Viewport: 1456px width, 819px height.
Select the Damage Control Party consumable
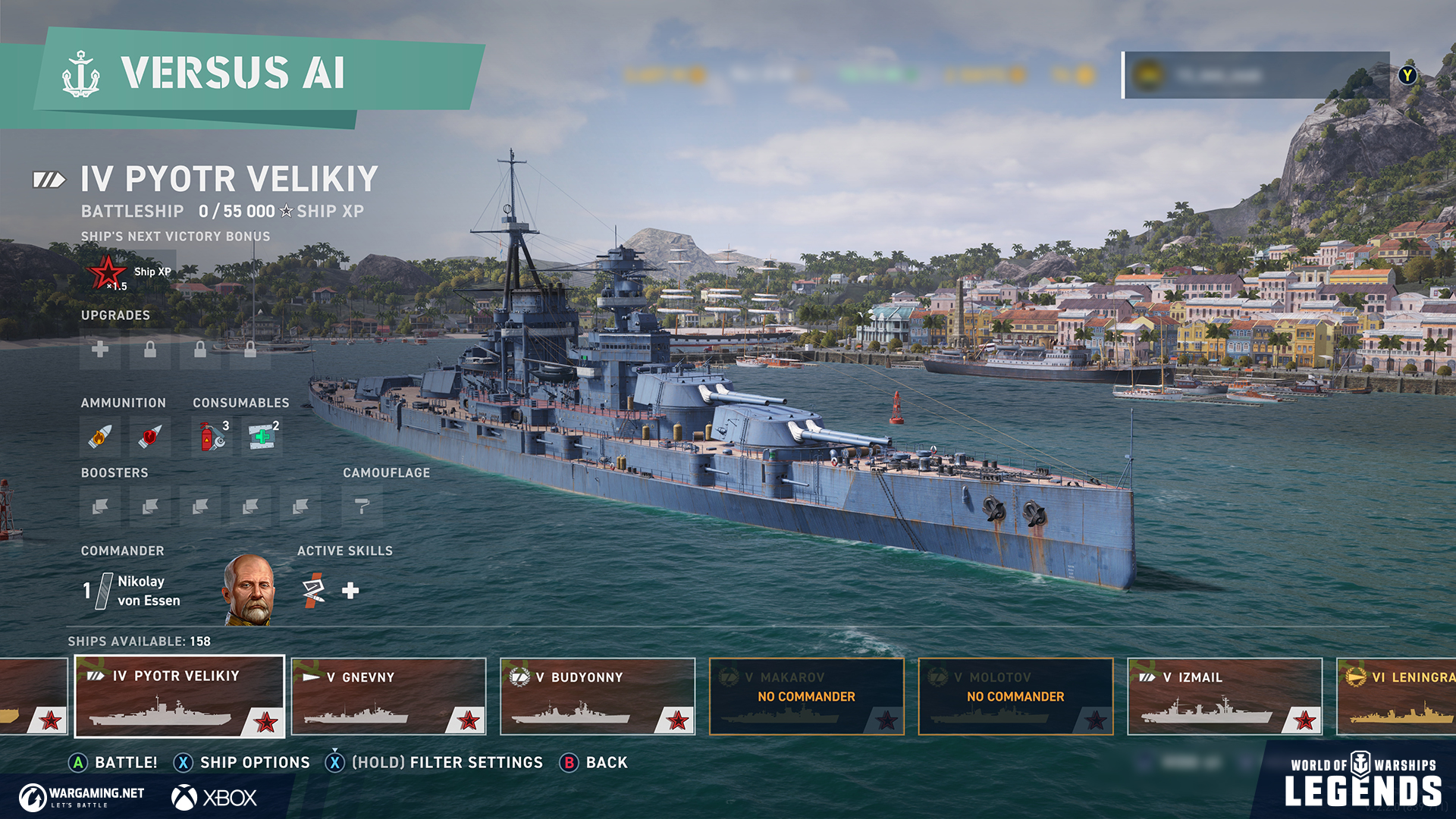(x=212, y=437)
